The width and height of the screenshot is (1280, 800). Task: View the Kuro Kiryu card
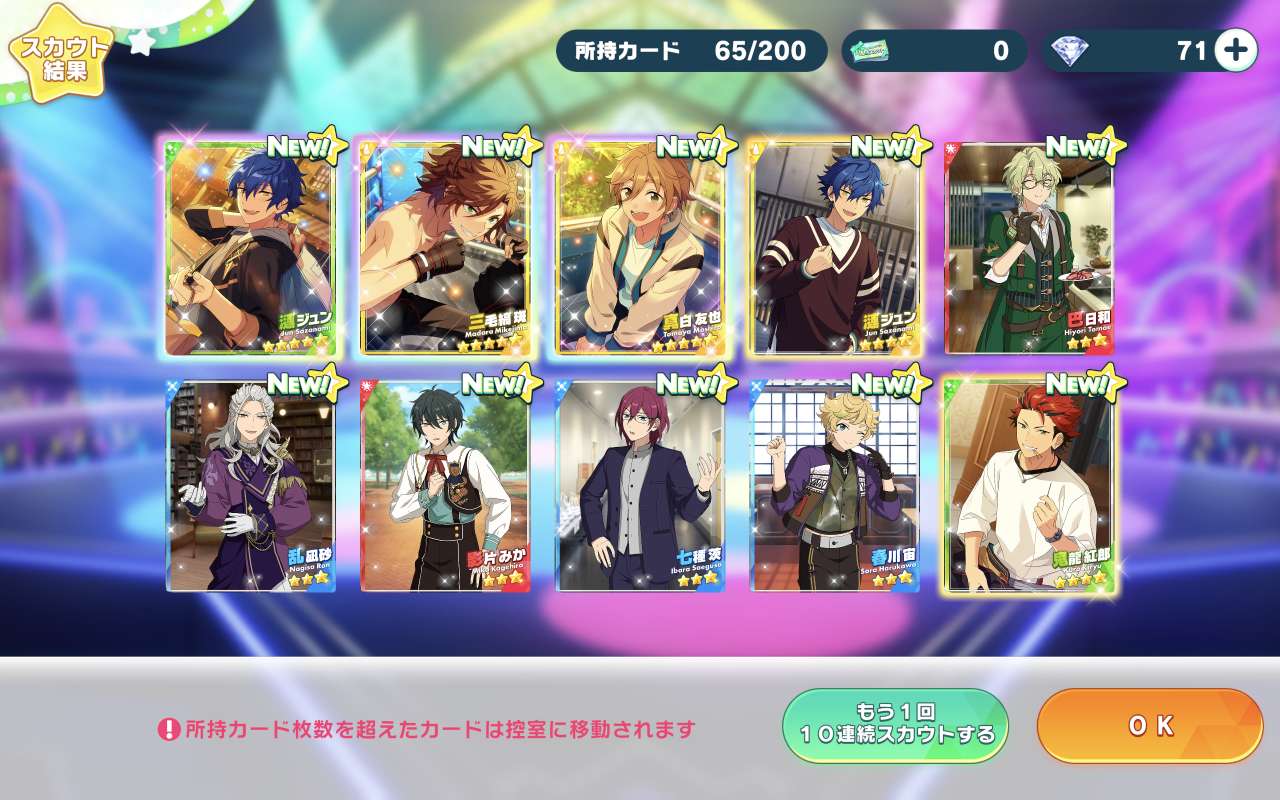point(1028,486)
